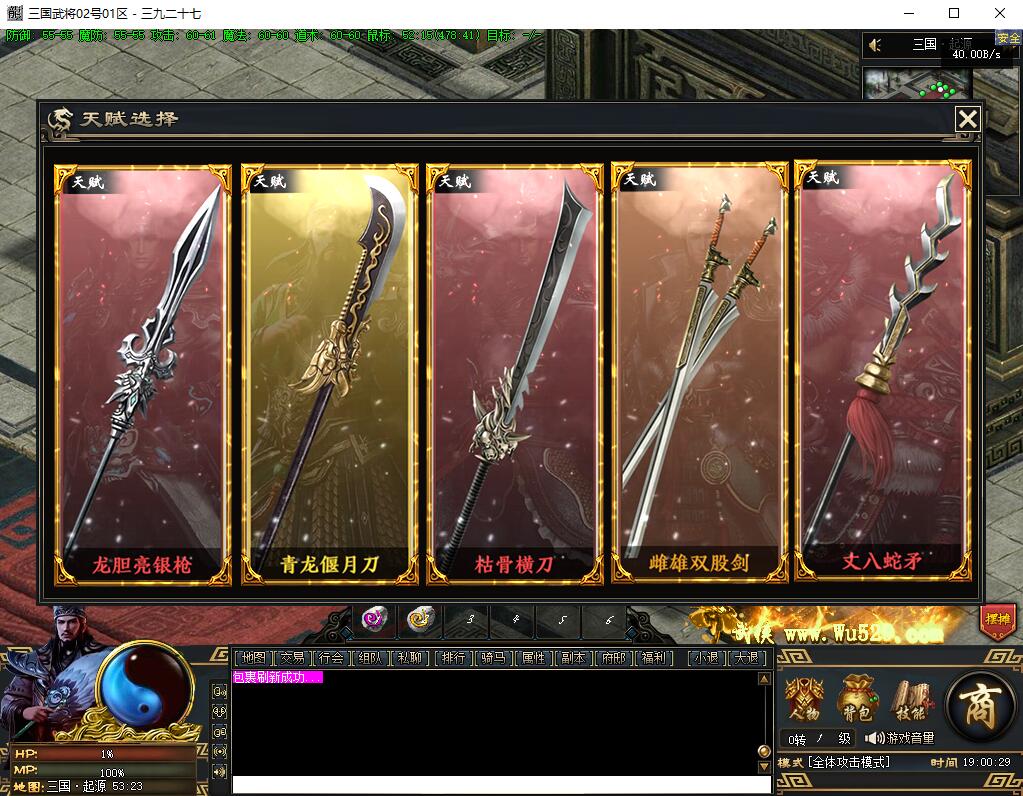This screenshot has width=1023, height=796.
Task: Open the 福利 welfare rewards
Action: click(654, 658)
